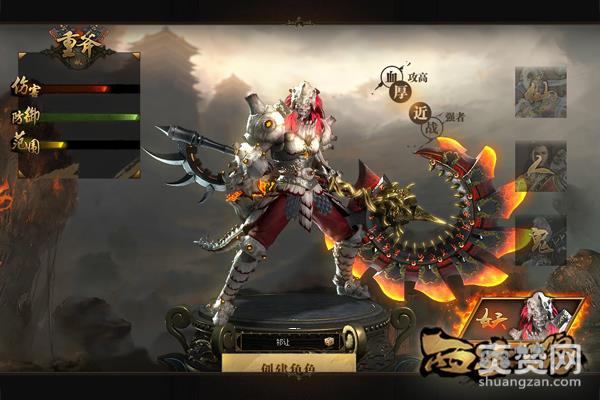Click the 创建角色 create character button
Viewport: 600px width, 400px height.
[x=288, y=364]
